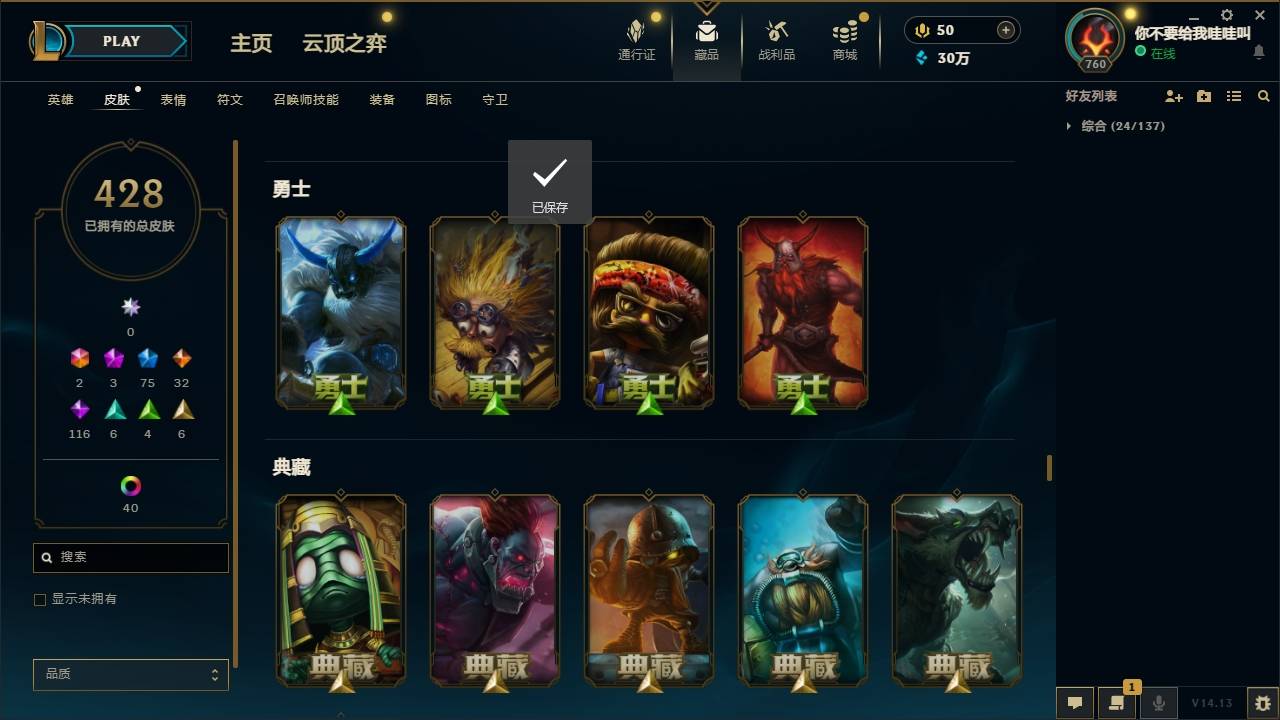Toggle the microphone icon at bottom right
Screen dimensions: 1280x720
[1158, 702]
